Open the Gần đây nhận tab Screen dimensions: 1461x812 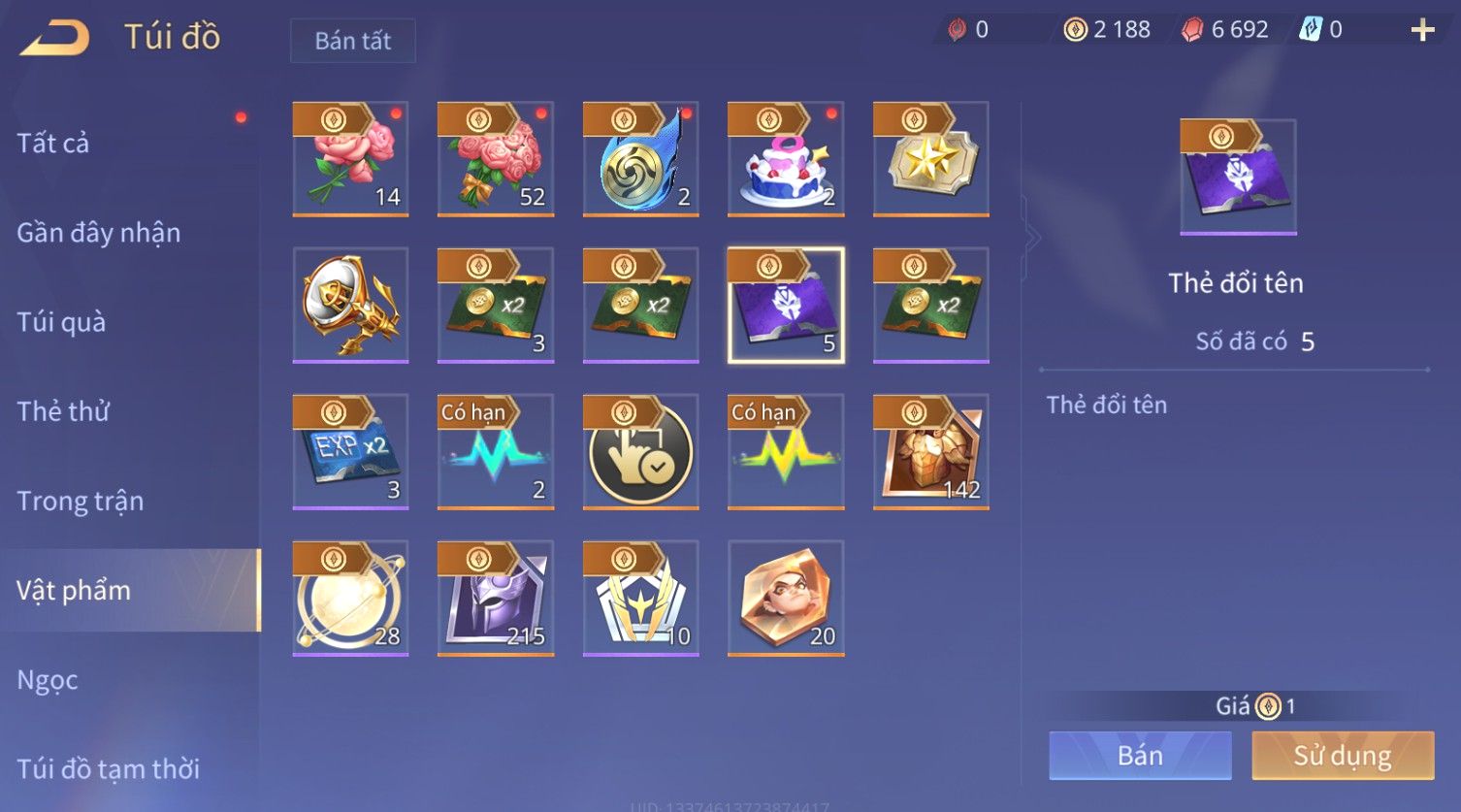click(x=98, y=233)
